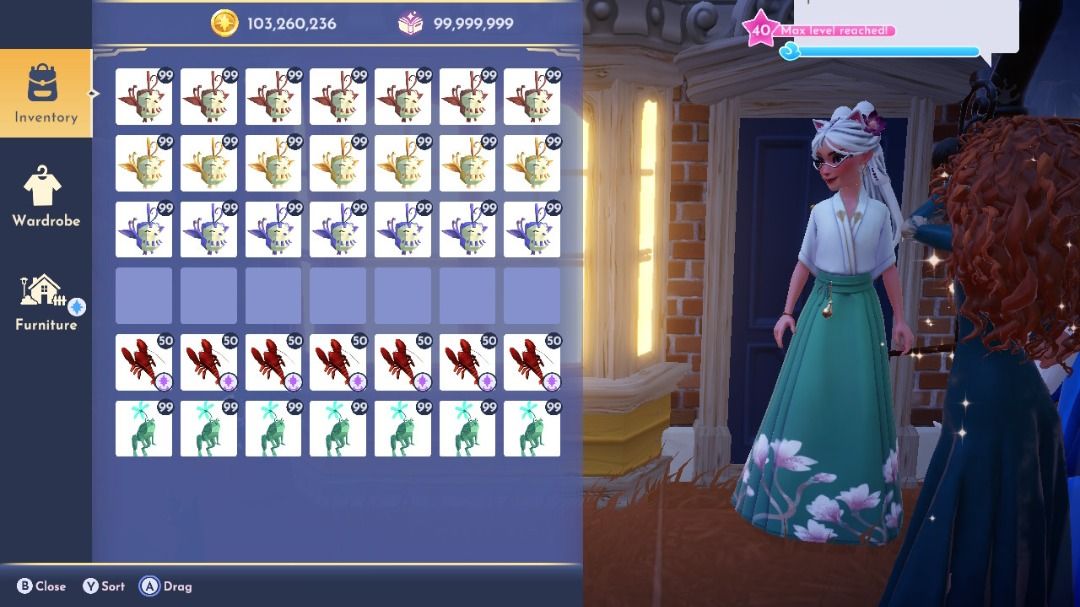Open the Inventory tab
This screenshot has width=1080, height=607.
pyautogui.click(x=45, y=93)
